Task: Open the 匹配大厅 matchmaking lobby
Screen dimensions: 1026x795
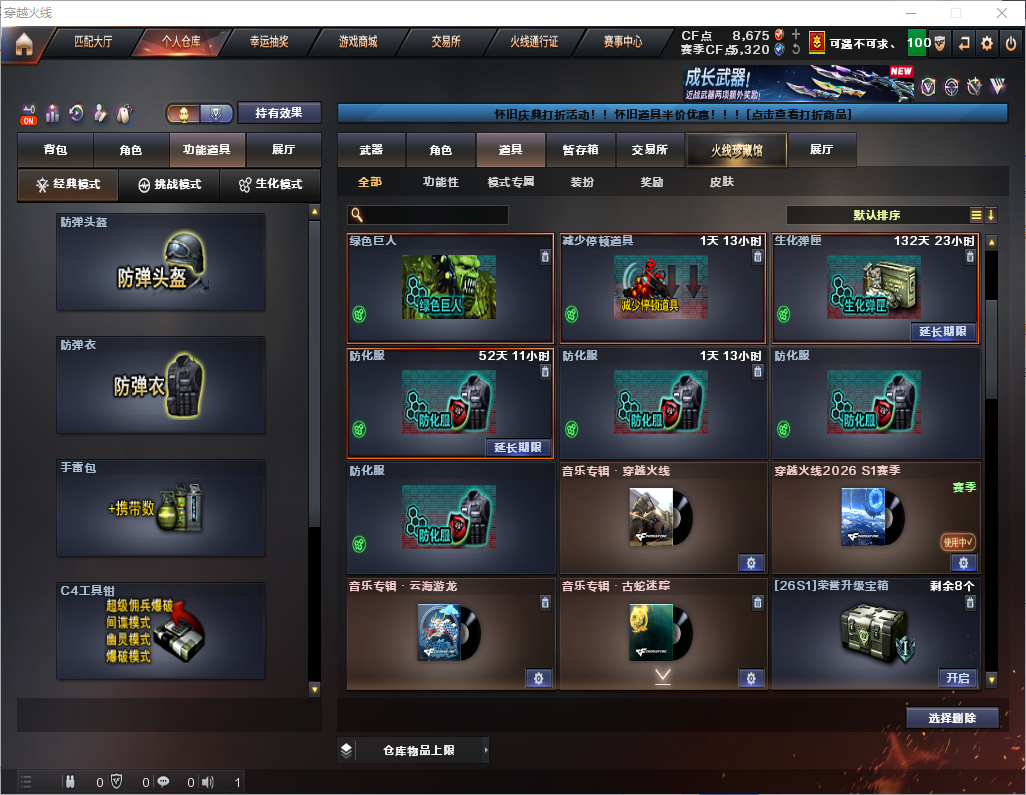Action: click(93, 42)
